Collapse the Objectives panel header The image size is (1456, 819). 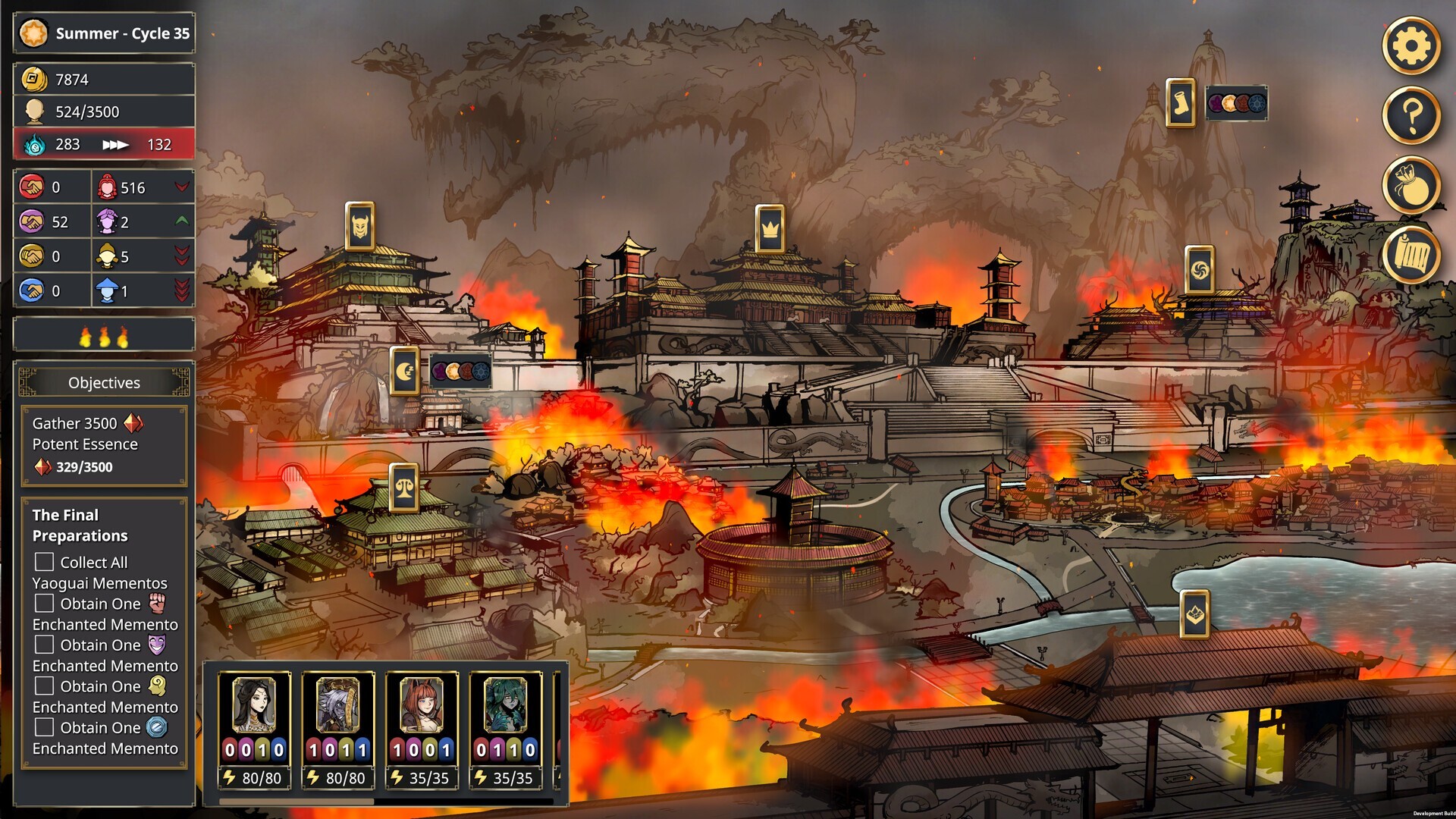tap(104, 383)
